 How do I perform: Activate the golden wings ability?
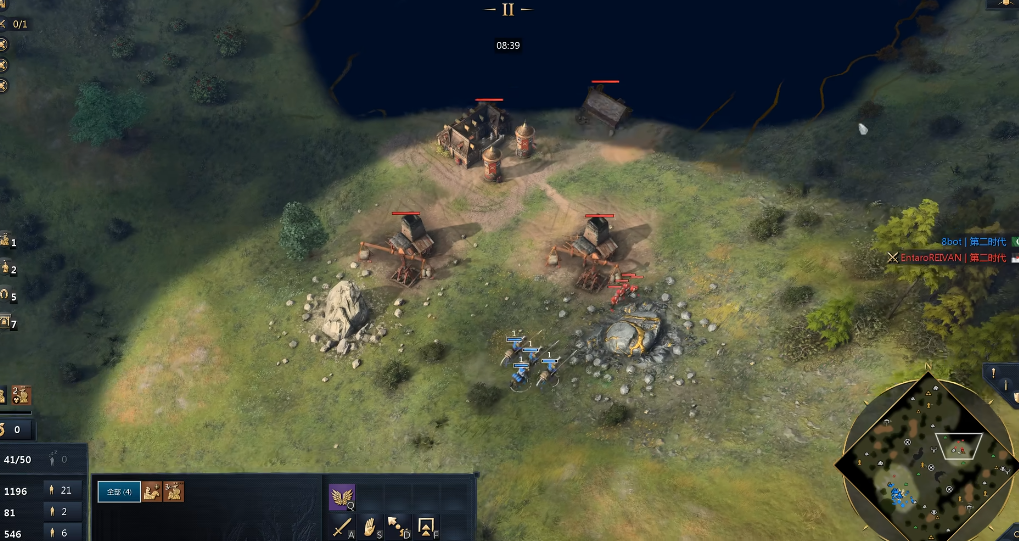pyautogui.click(x=342, y=496)
